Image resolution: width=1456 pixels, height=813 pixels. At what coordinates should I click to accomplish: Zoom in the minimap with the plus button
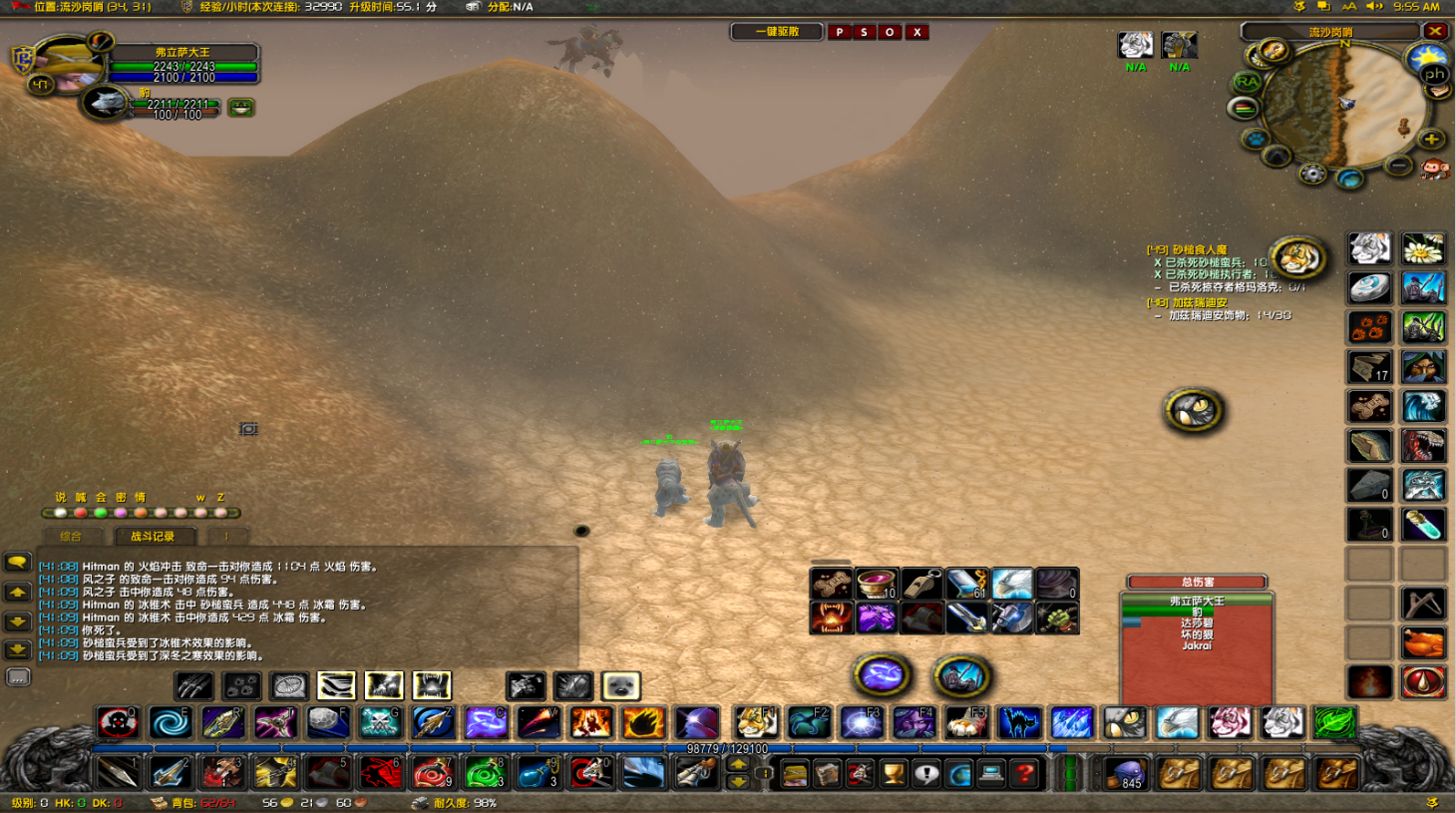(1431, 140)
